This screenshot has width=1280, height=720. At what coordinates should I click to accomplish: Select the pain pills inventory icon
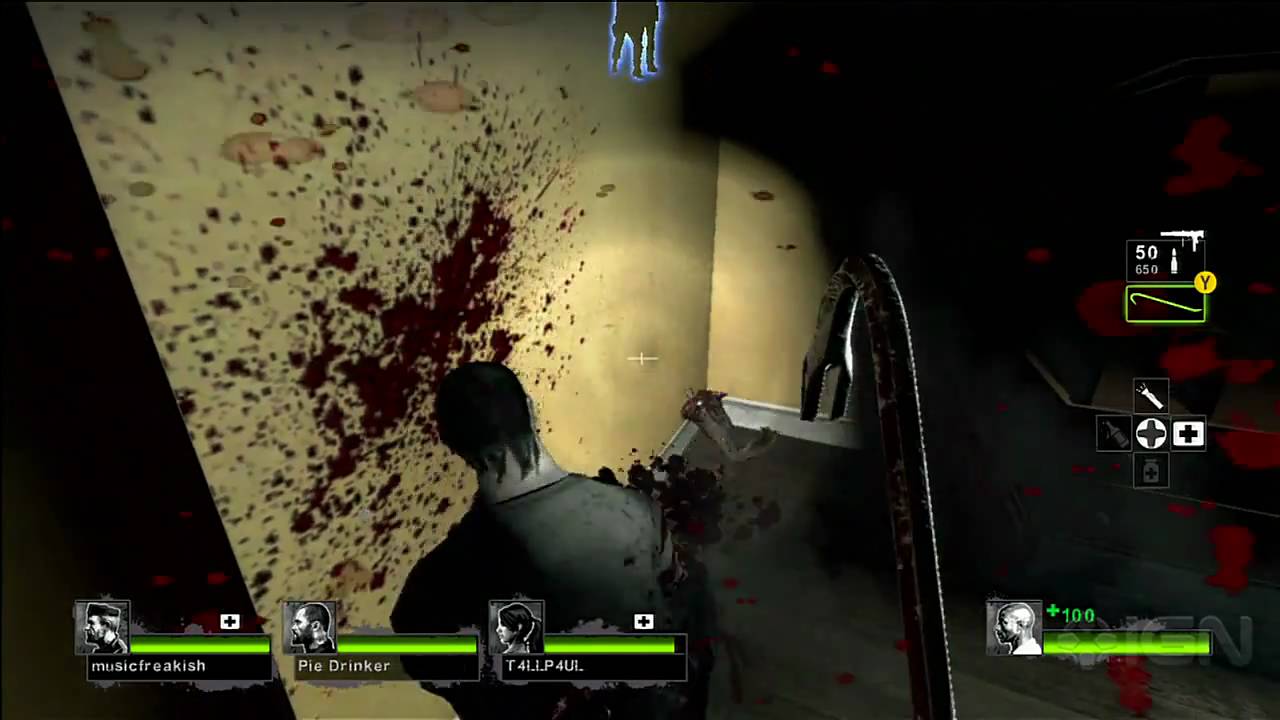(x=1150, y=470)
